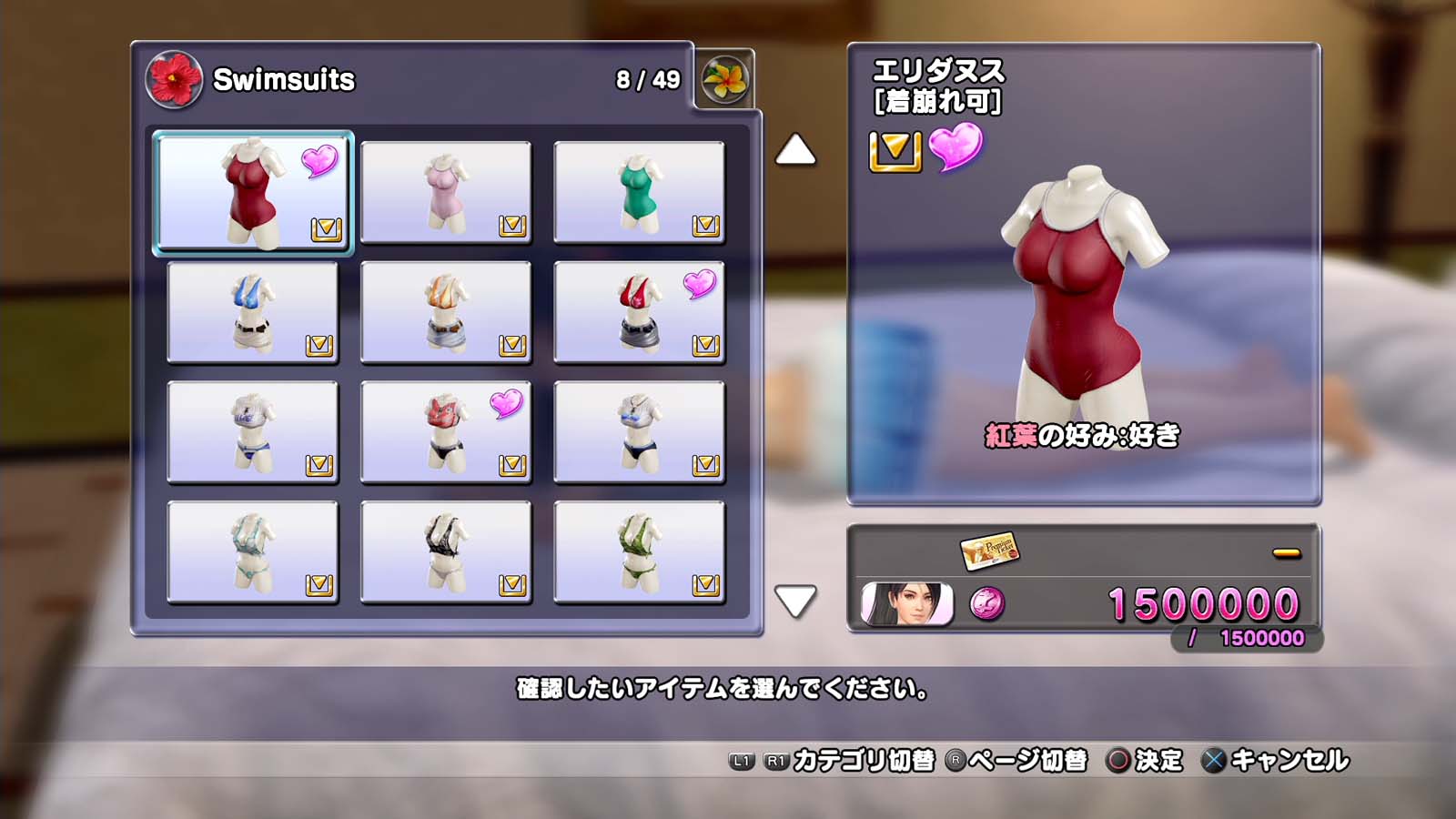
Task: Choose the orange bikini with denim skirt
Action: point(446,312)
